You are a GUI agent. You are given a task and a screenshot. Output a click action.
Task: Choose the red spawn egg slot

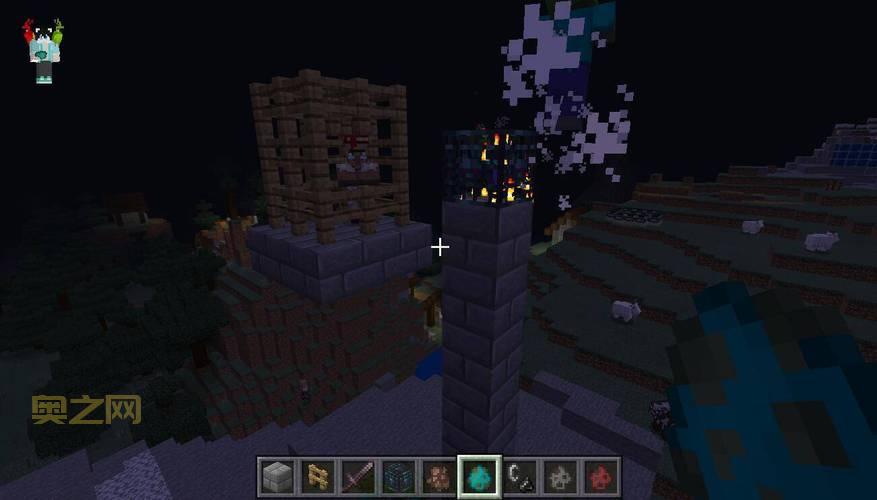point(600,477)
